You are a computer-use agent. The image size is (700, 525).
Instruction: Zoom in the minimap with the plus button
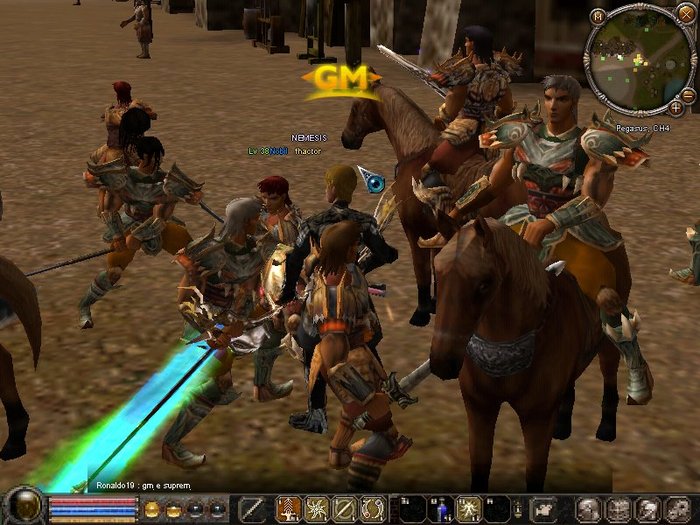coord(677,106)
